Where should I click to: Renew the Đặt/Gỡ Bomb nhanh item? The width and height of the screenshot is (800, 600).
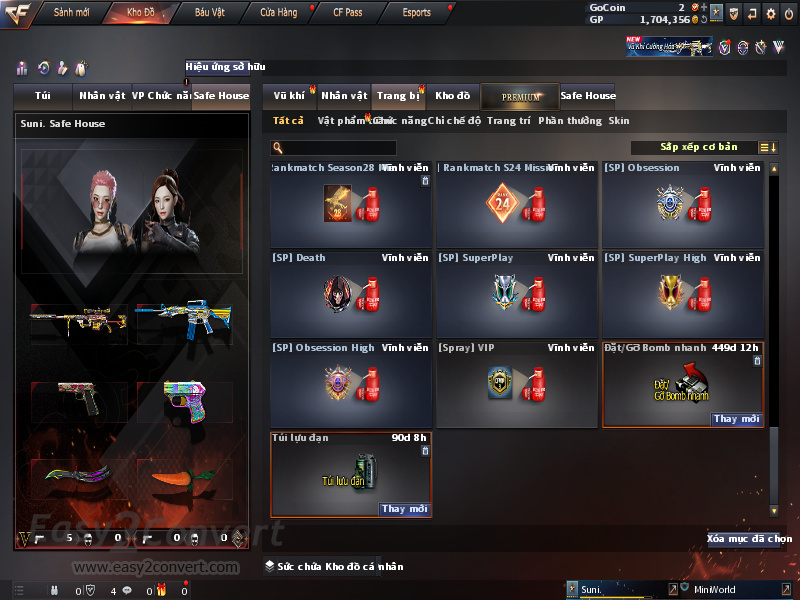[x=738, y=419]
